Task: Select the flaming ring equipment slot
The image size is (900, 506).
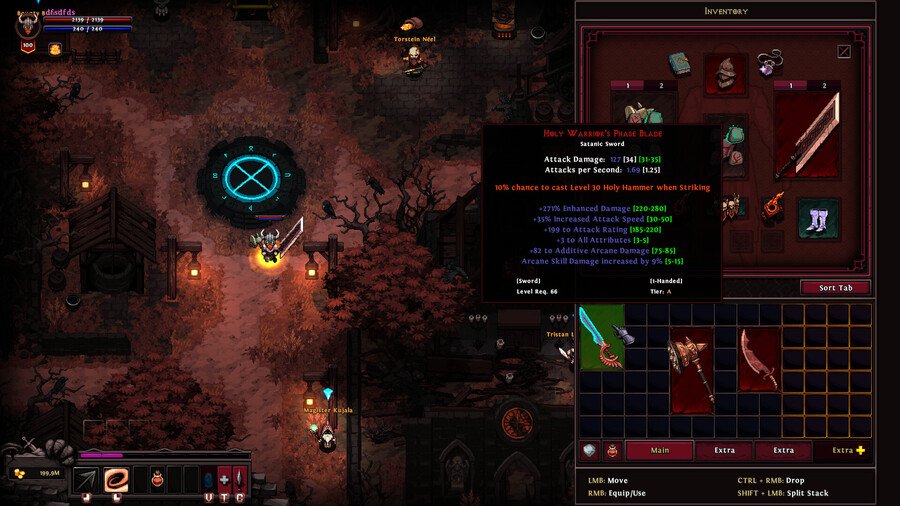Action: pyautogui.click(x=774, y=207)
